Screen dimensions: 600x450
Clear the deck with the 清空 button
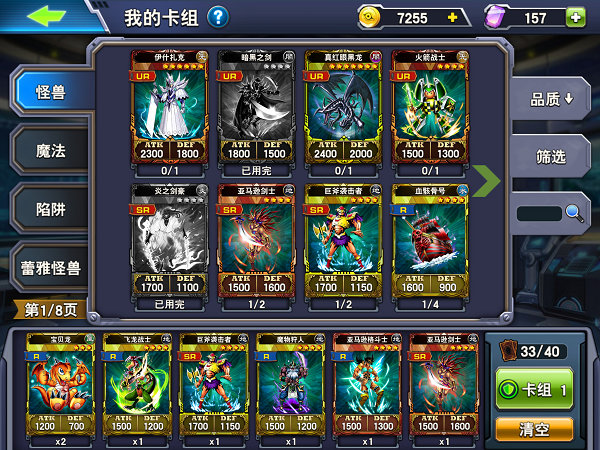(534, 427)
